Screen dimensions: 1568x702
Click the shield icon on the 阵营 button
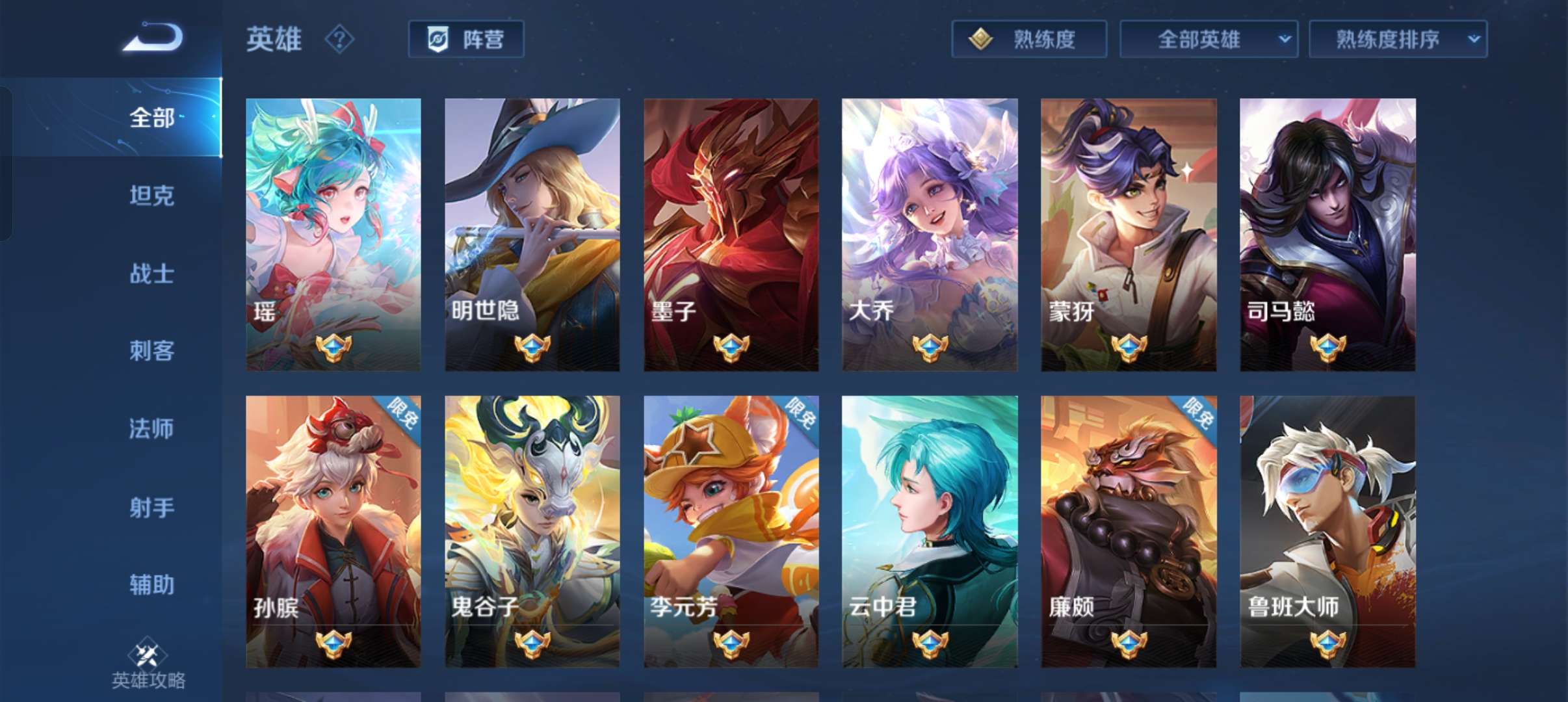click(439, 39)
